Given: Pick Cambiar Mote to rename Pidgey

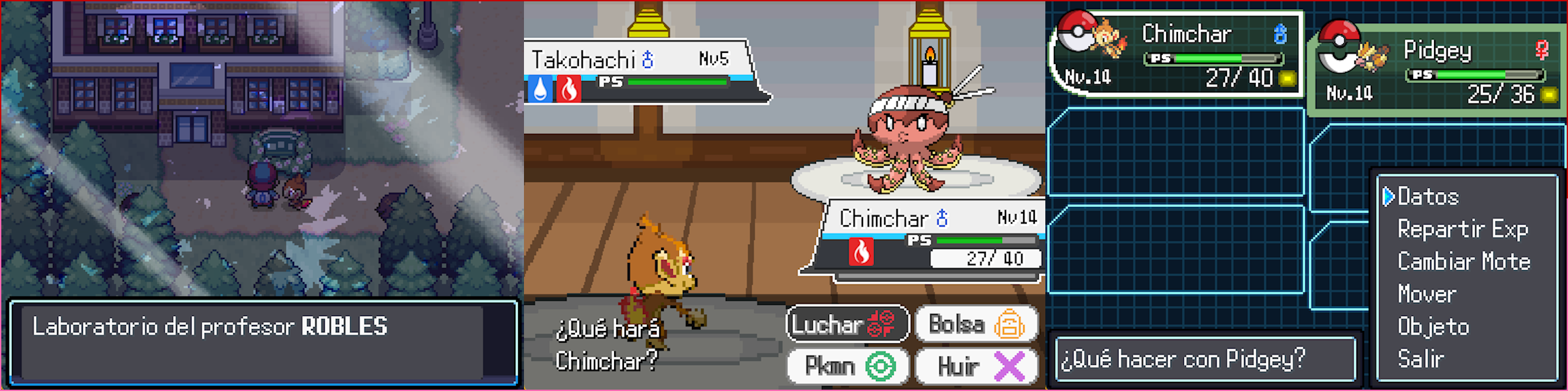Looking at the screenshot, I should click(x=1463, y=262).
